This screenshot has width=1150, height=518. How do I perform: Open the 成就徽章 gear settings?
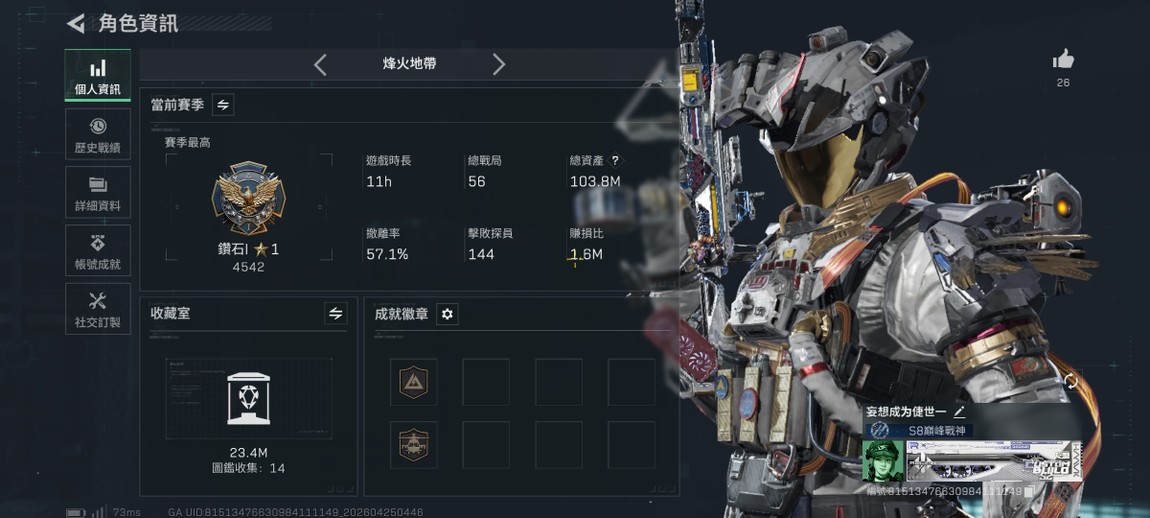coord(447,314)
